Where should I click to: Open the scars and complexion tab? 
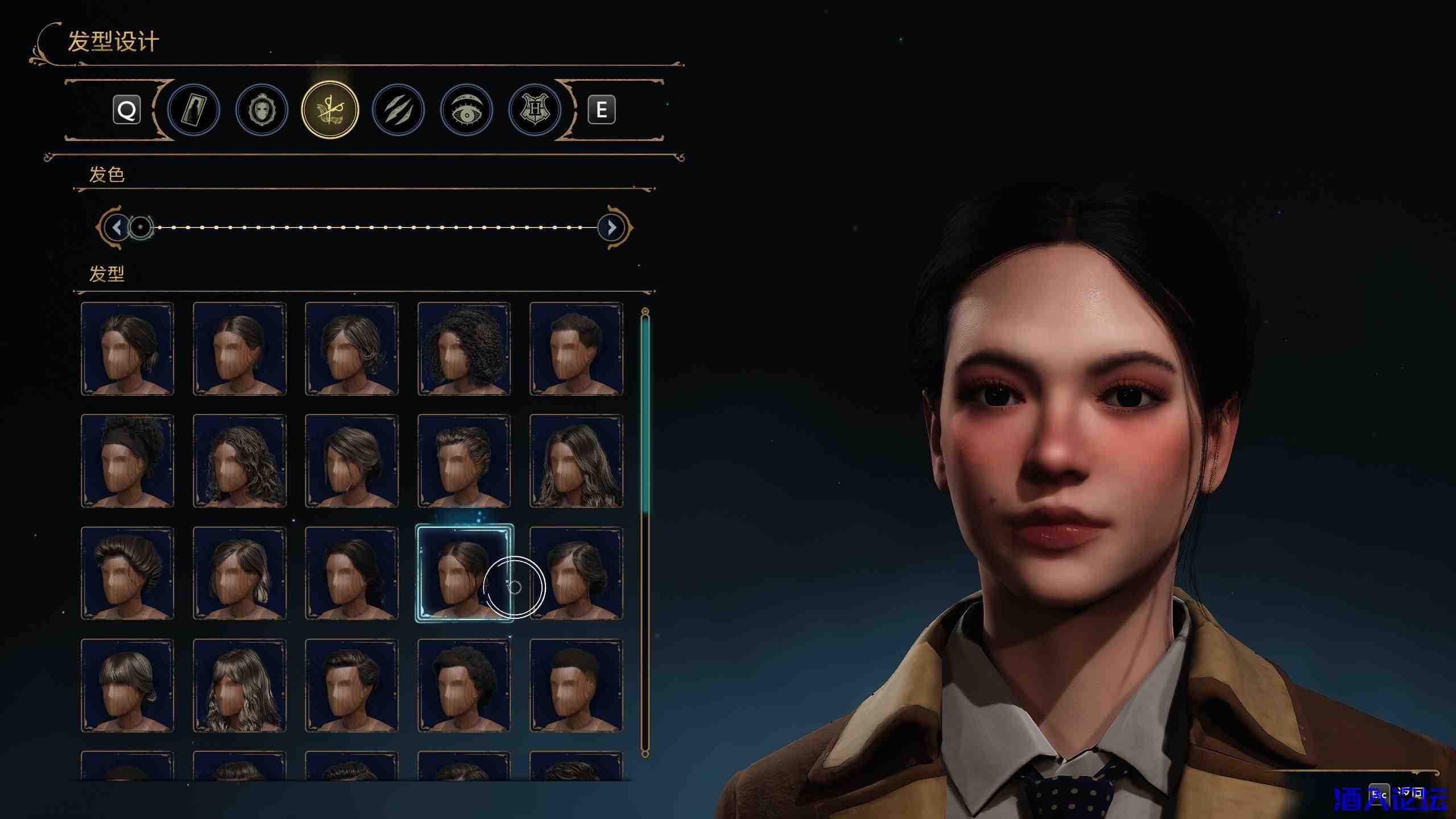(398, 110)
